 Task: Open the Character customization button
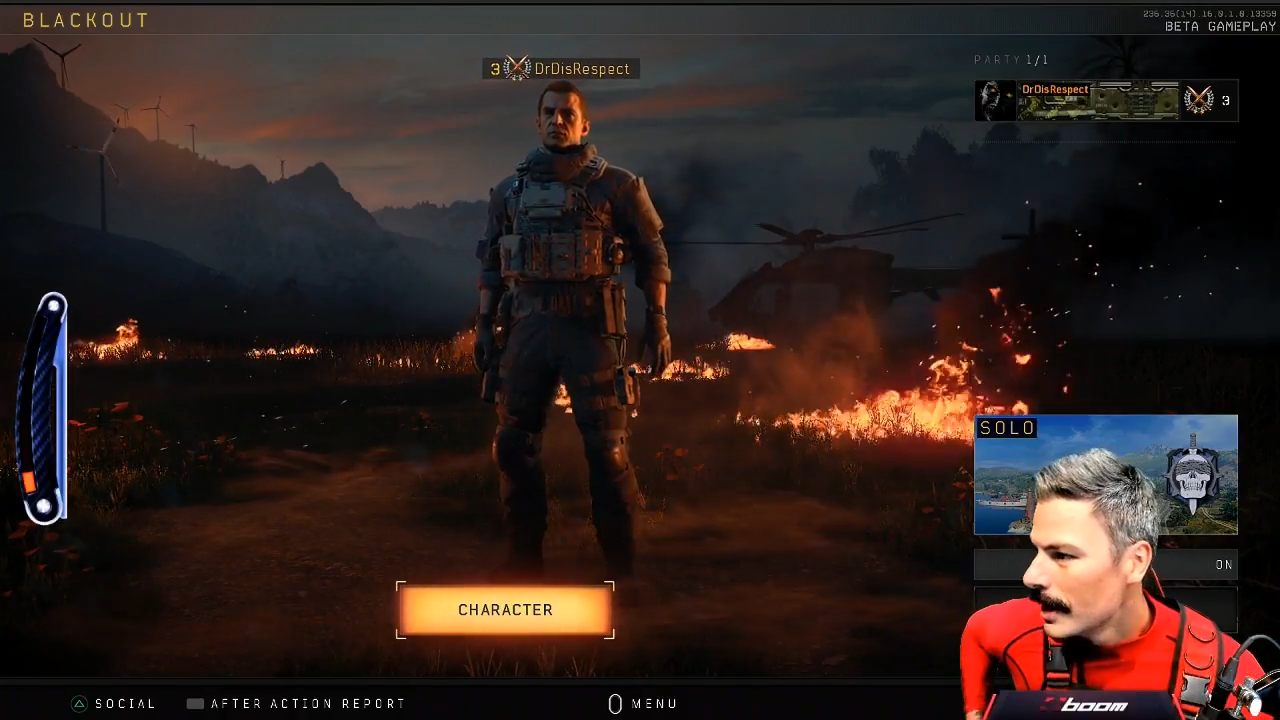[x=505, y=610]
